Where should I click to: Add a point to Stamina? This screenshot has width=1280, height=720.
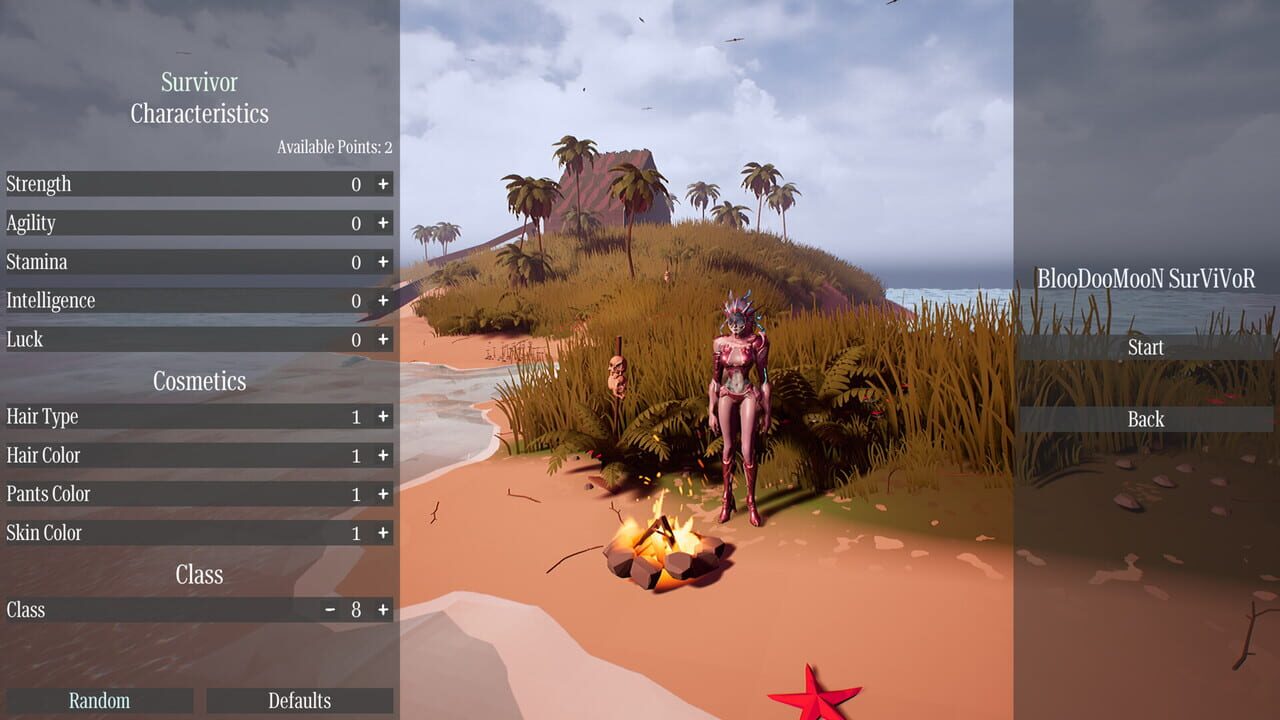[x=385, y=262]
